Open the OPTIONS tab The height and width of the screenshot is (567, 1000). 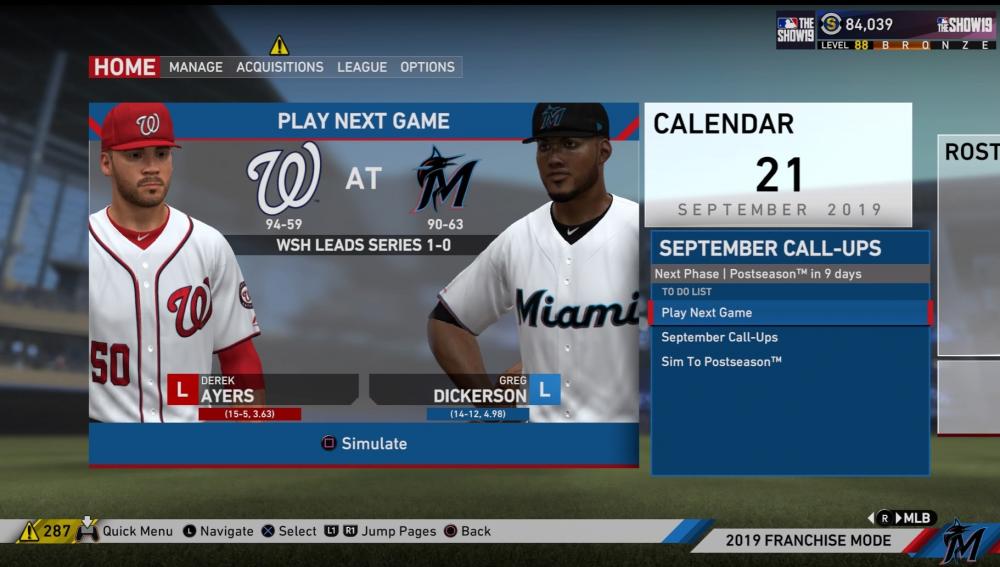pos(427,67)
